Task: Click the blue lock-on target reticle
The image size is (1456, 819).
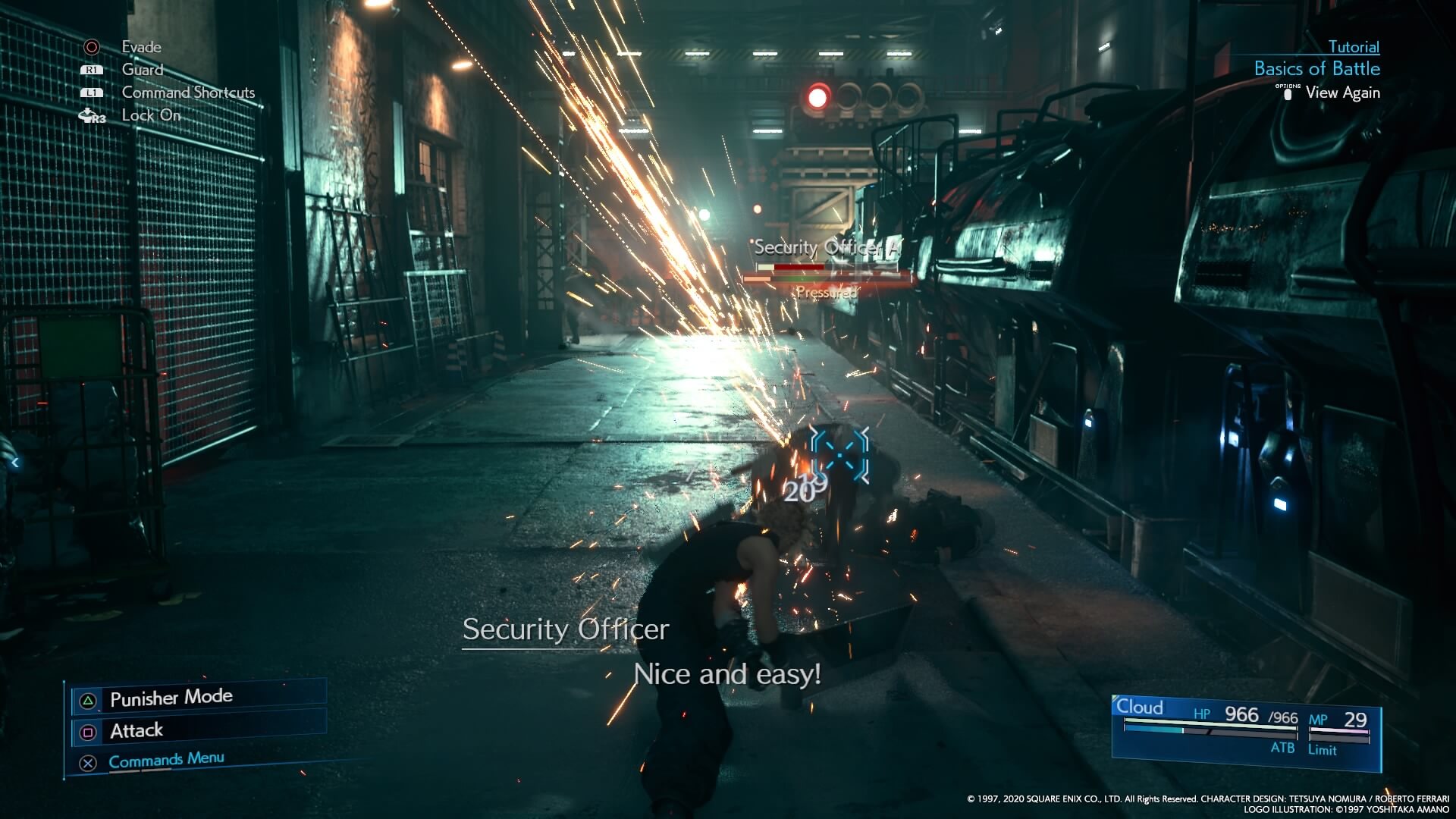Action: pyautogui.click(x=839, y=453)
